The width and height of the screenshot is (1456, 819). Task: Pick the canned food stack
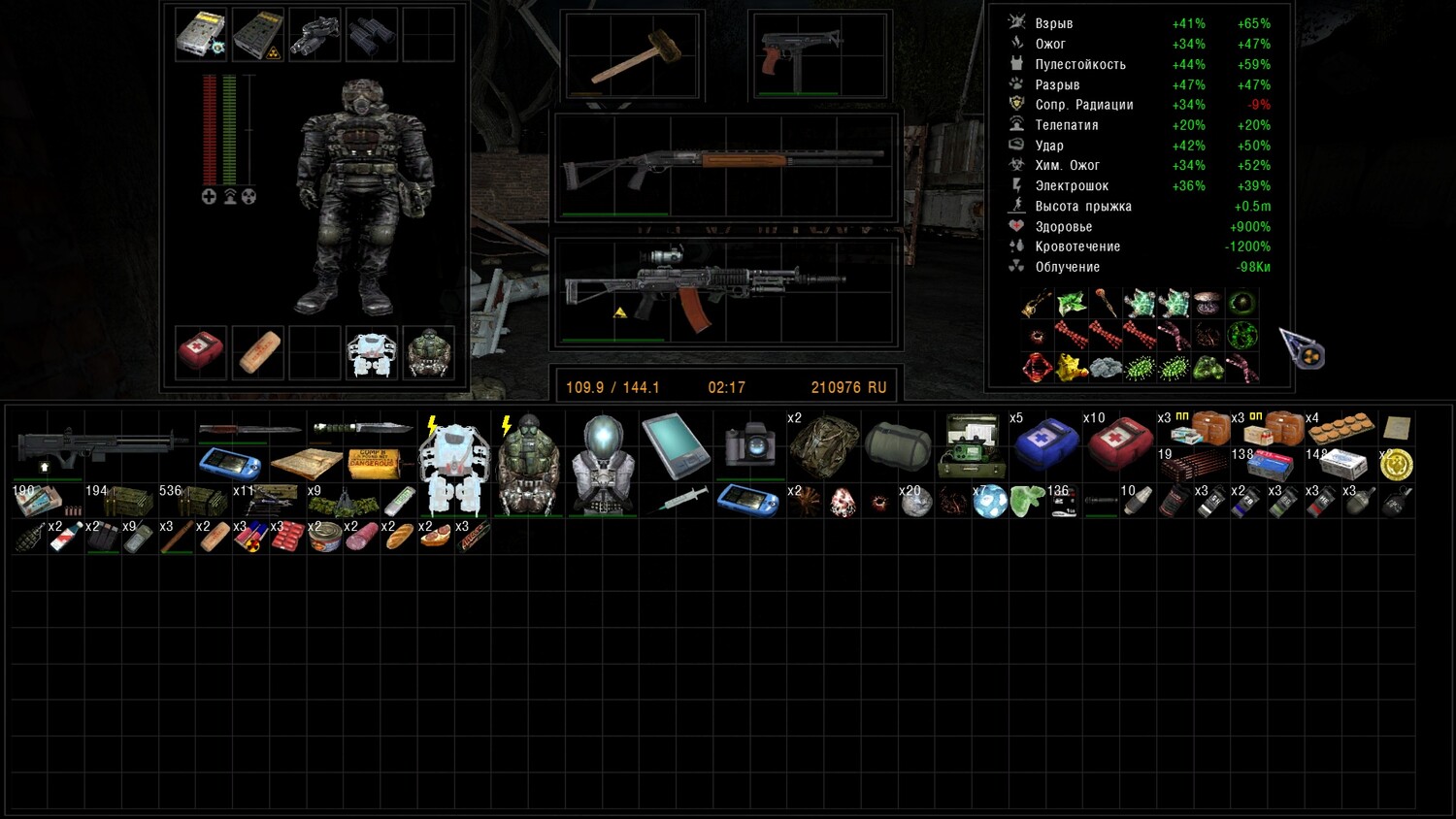click(324, 537)
